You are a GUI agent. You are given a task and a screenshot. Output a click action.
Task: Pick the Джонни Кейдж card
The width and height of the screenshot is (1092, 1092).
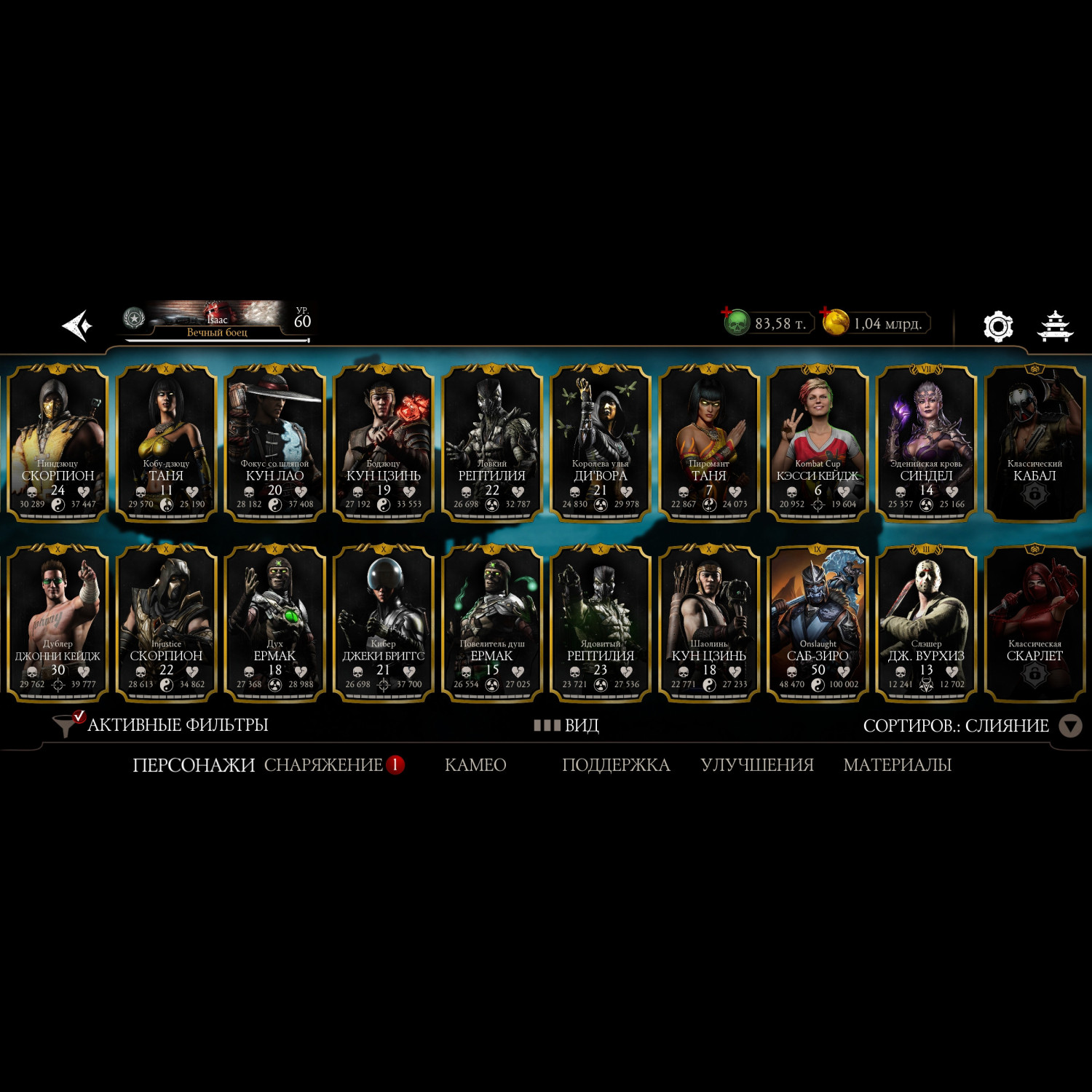(58, 623)
